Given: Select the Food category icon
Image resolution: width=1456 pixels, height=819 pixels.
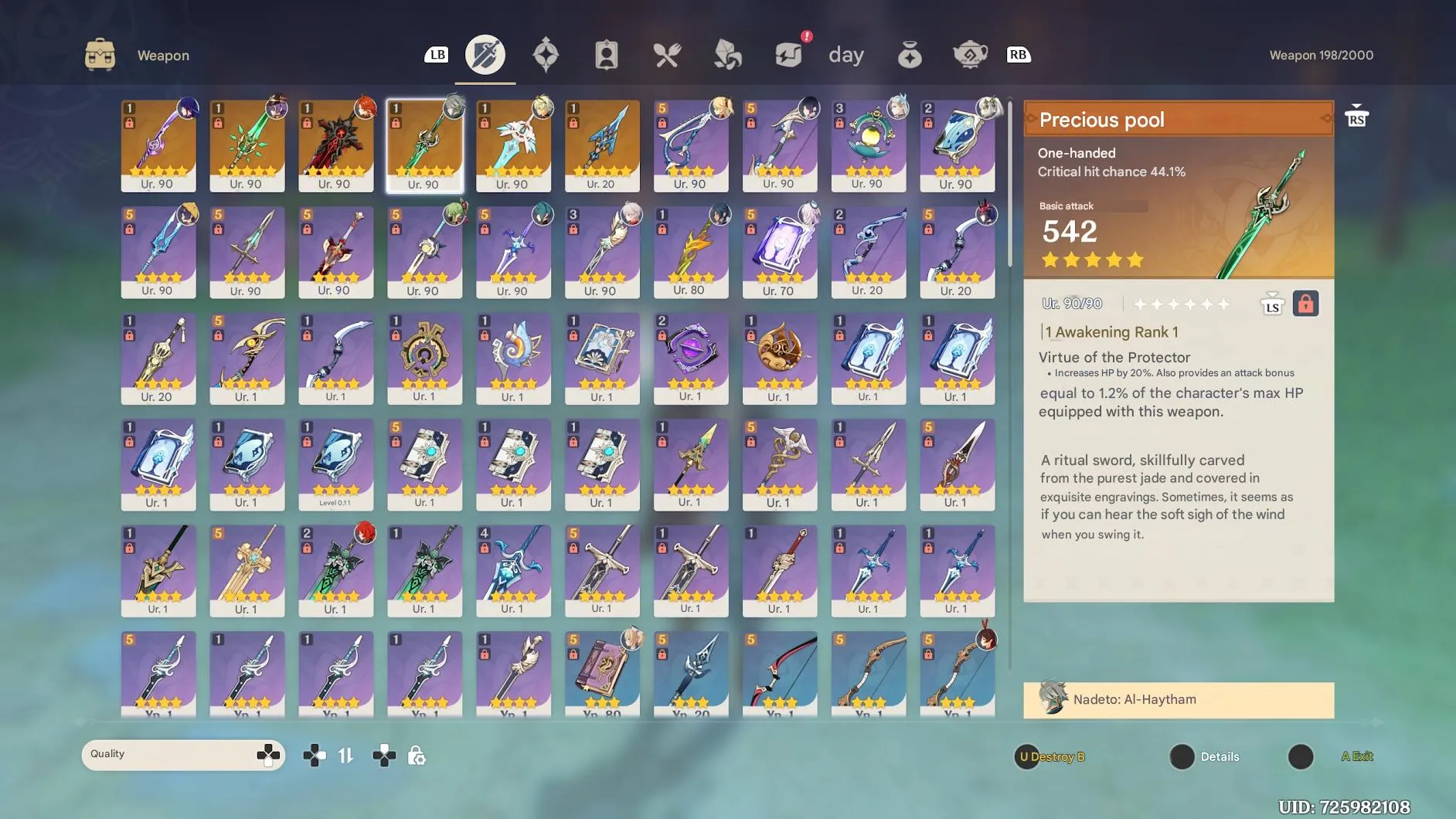Looking at the screenshot, I should coord(666,54).
